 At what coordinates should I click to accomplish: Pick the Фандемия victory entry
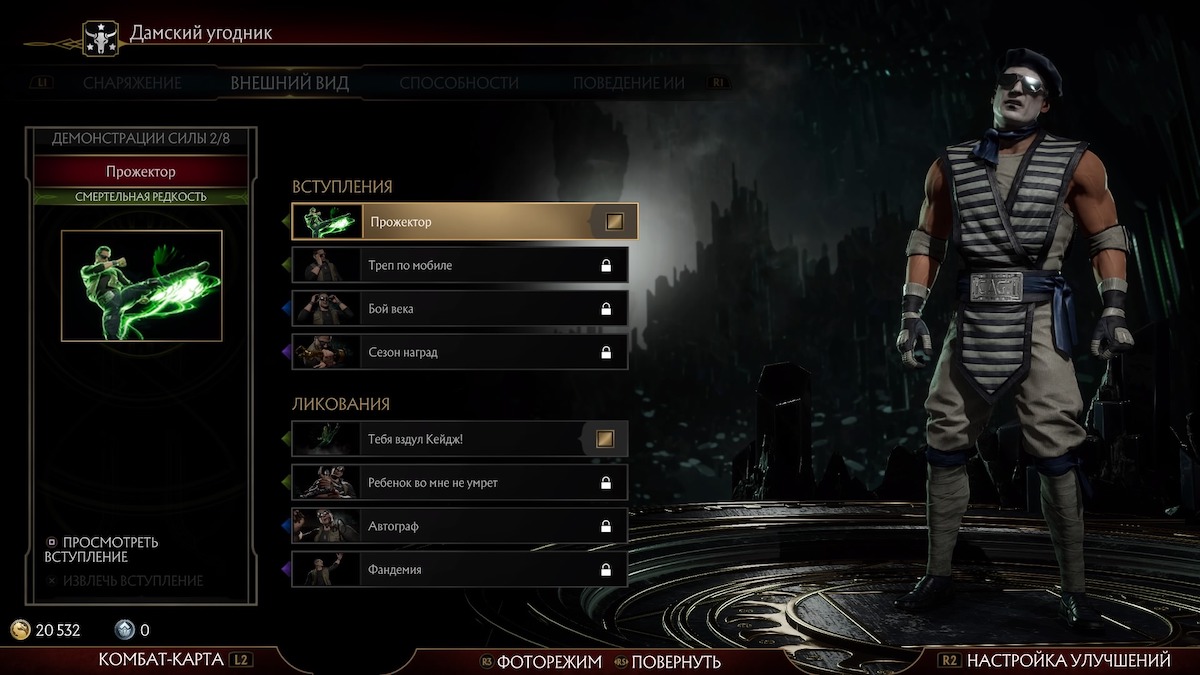tap(460, 569)
